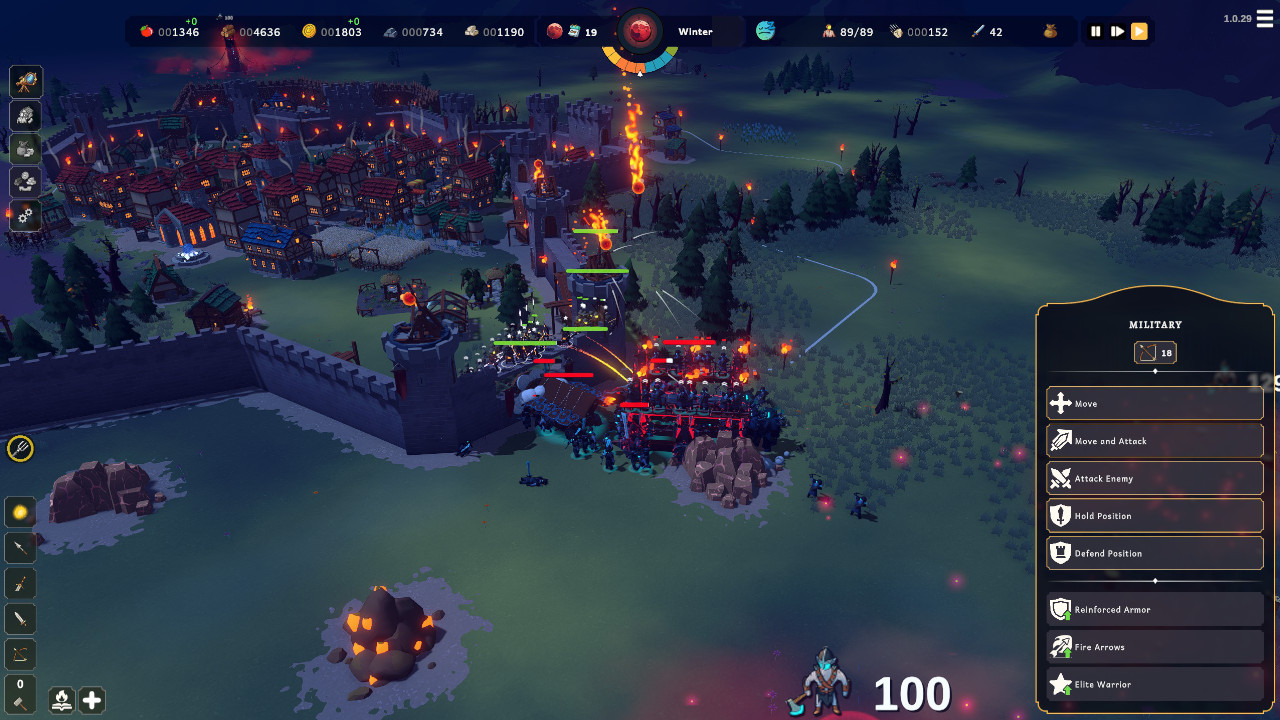1280x720 pixels.
Task: Select the bow archer unit group
Action: [20, 655]
